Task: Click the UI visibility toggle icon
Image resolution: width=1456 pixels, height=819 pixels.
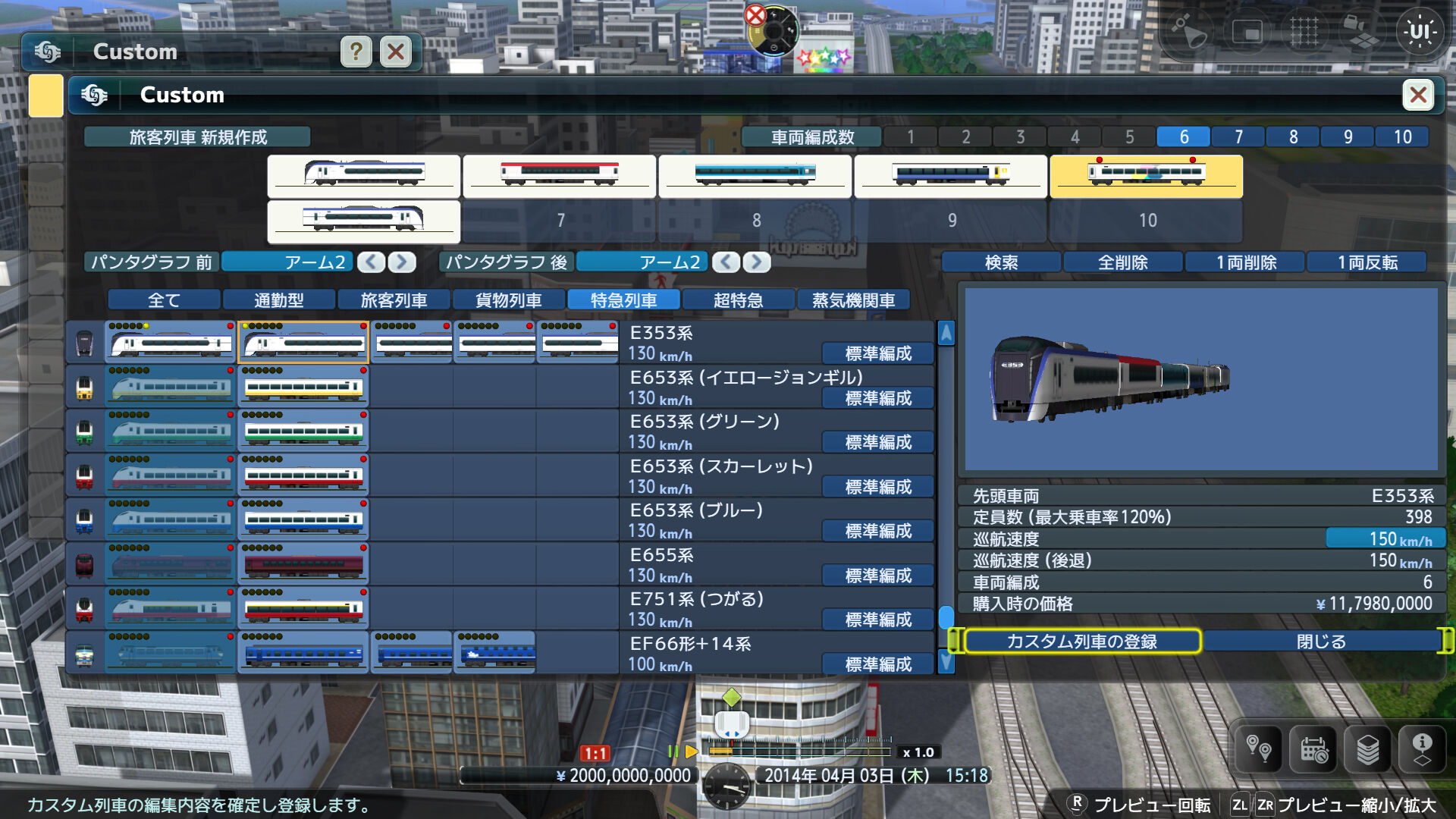Action: tap(1422, 32)
